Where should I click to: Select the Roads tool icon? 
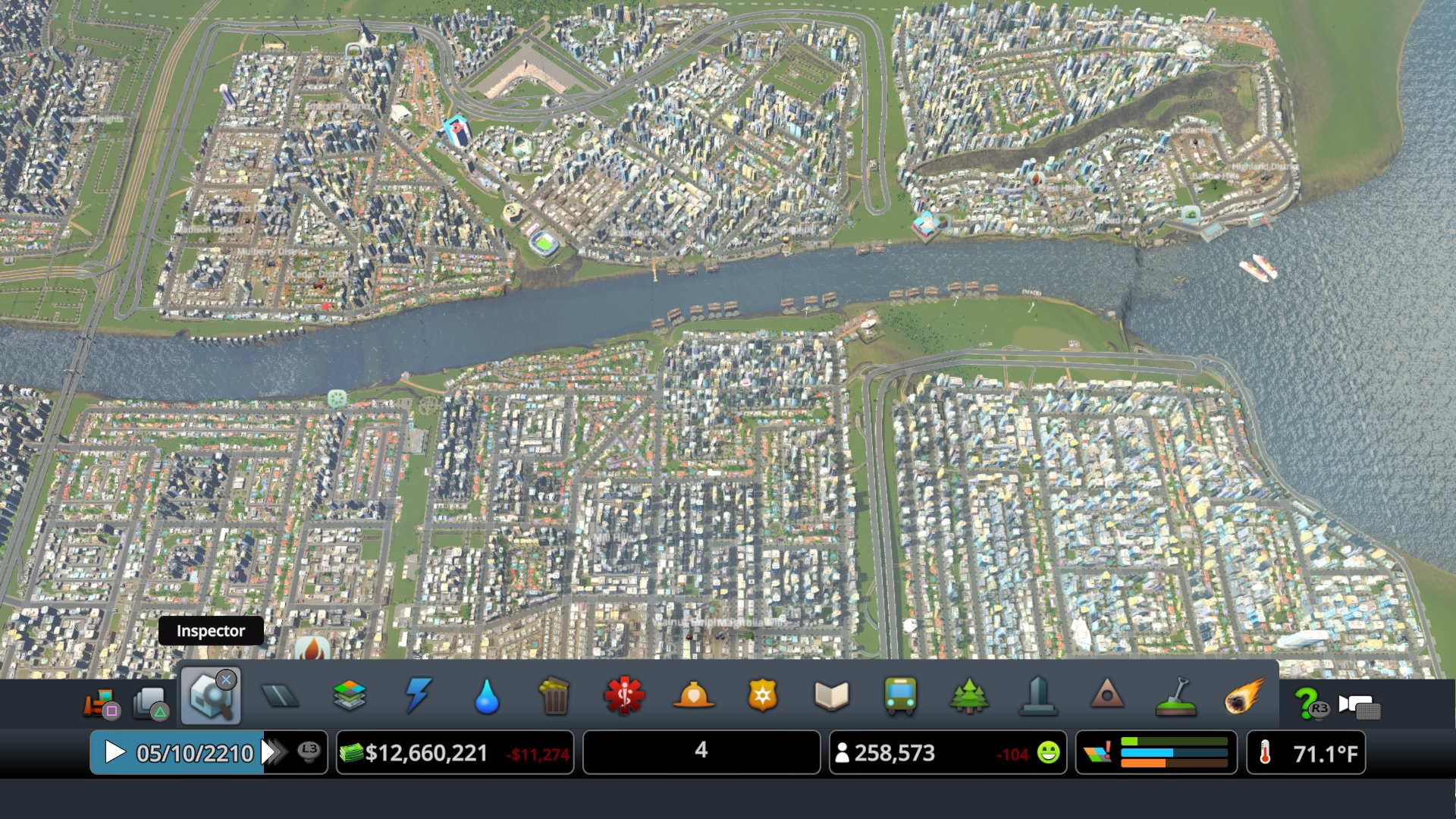(281, 698)
